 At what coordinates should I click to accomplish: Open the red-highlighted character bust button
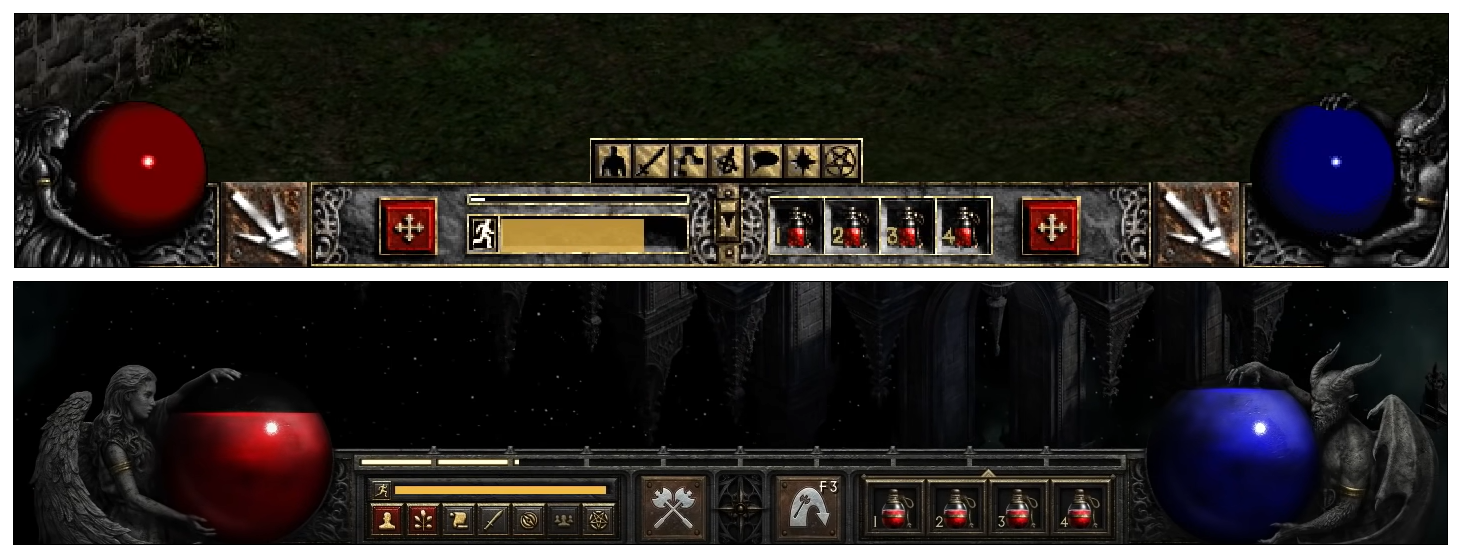[x=386, y=520]
